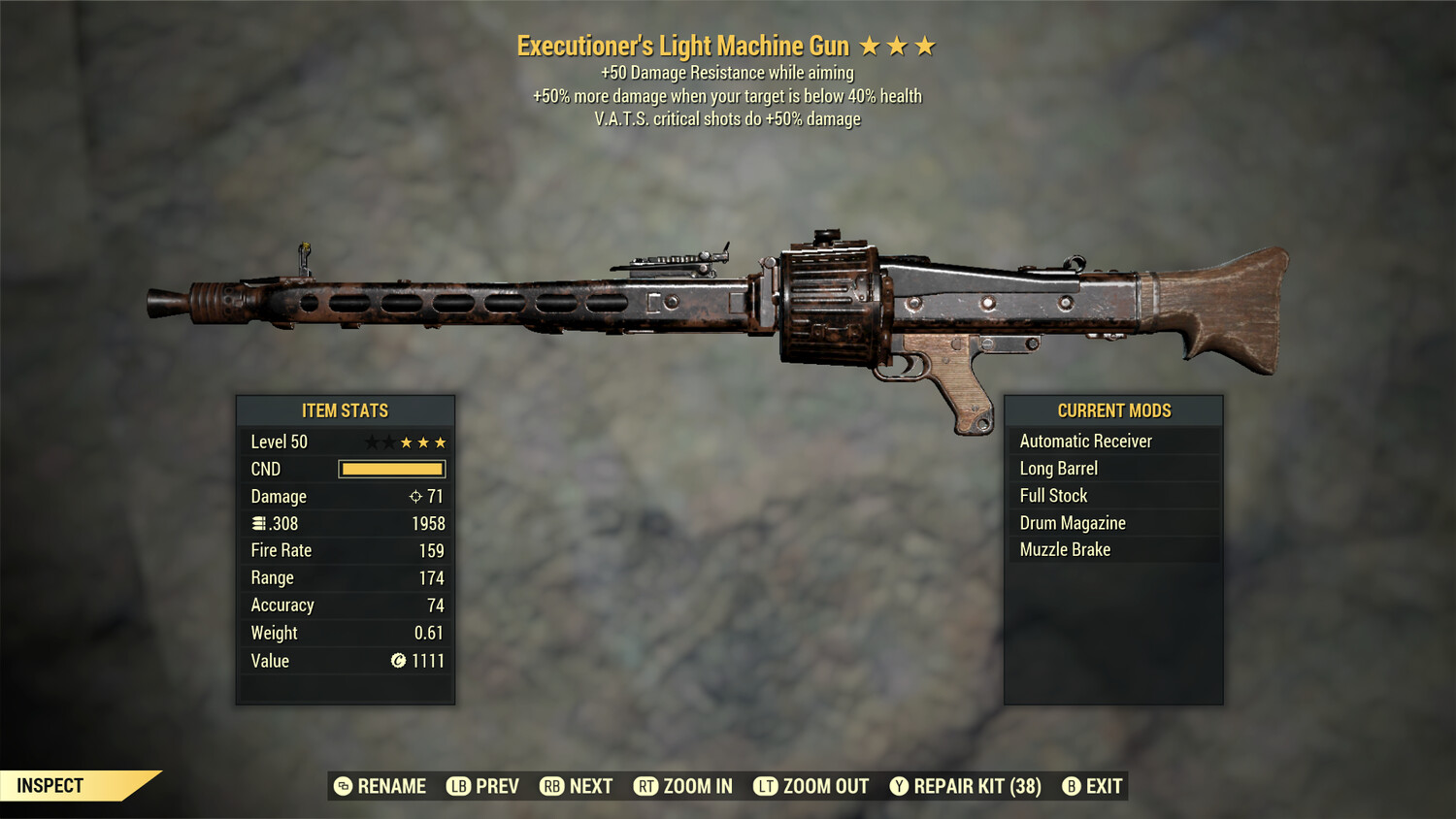This screenshot has height=819, width=1456.
Task: Click the CND condition bar
Action: pos(391,469)
